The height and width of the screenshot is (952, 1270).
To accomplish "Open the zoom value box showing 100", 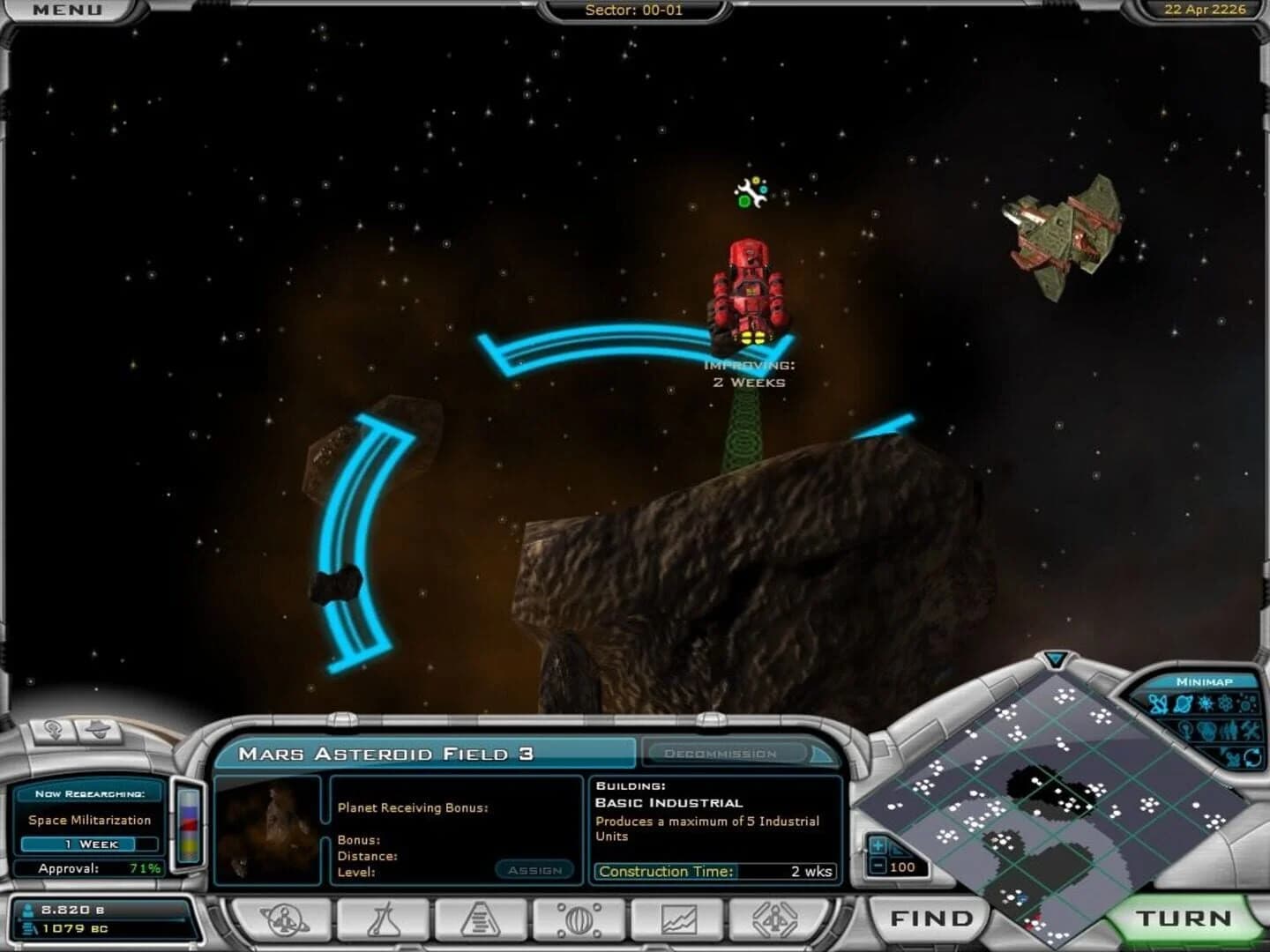I will (x=903, y=867).
